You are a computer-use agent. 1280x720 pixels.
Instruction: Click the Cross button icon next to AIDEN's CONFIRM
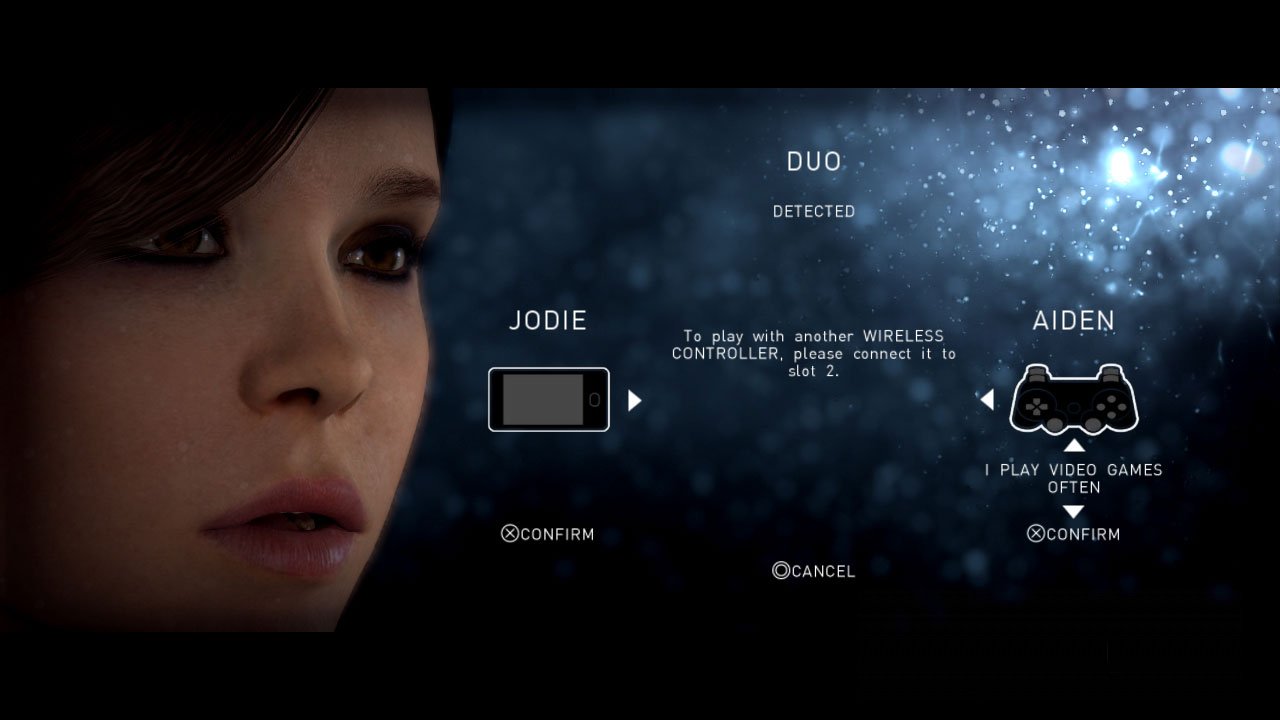[x=1038, y=534]
